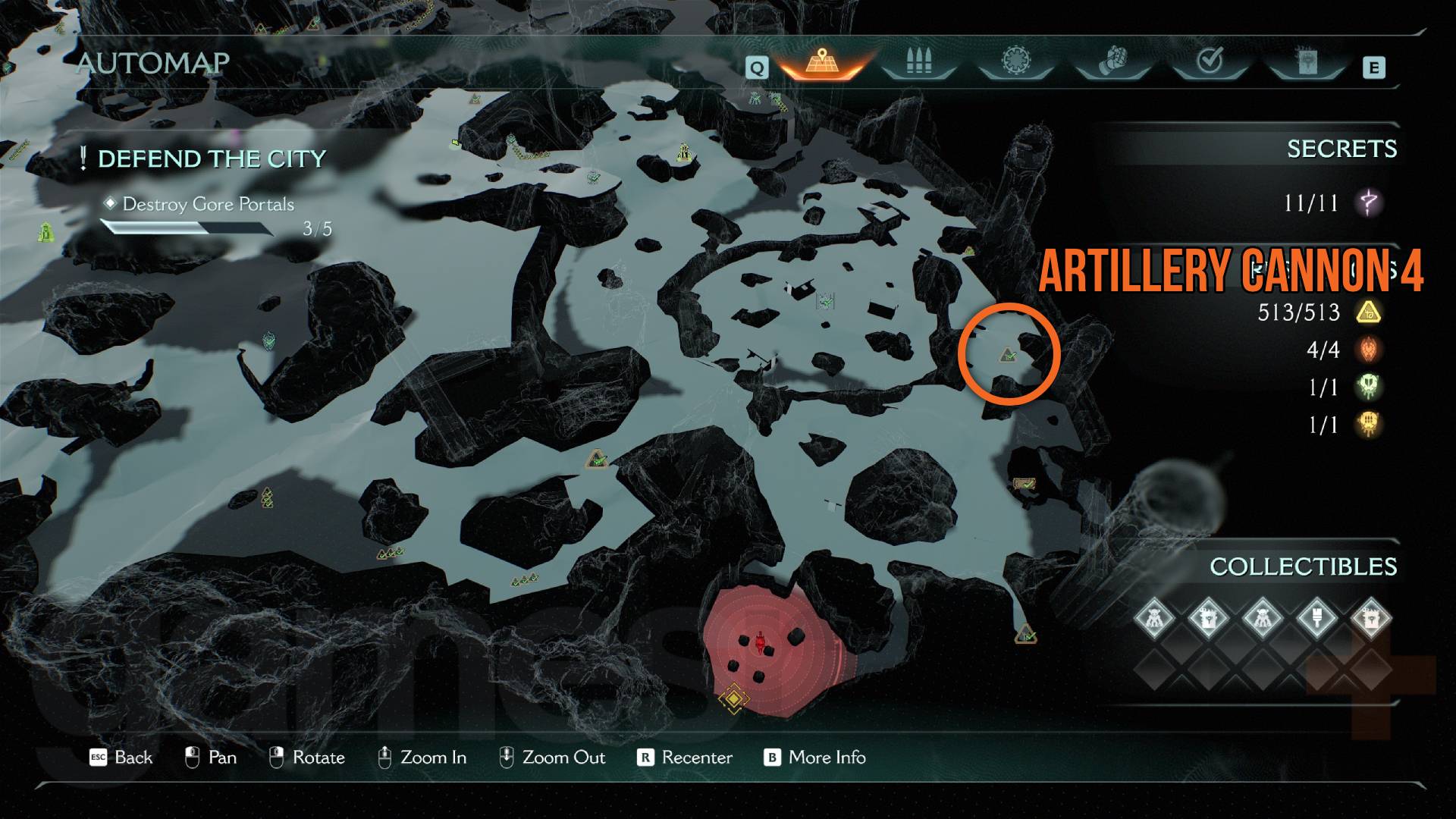Click the checked marker inside orange circle
The height and width of the screenshot is (819, 1456).
pyautogui.click(x=1008, y=355)
